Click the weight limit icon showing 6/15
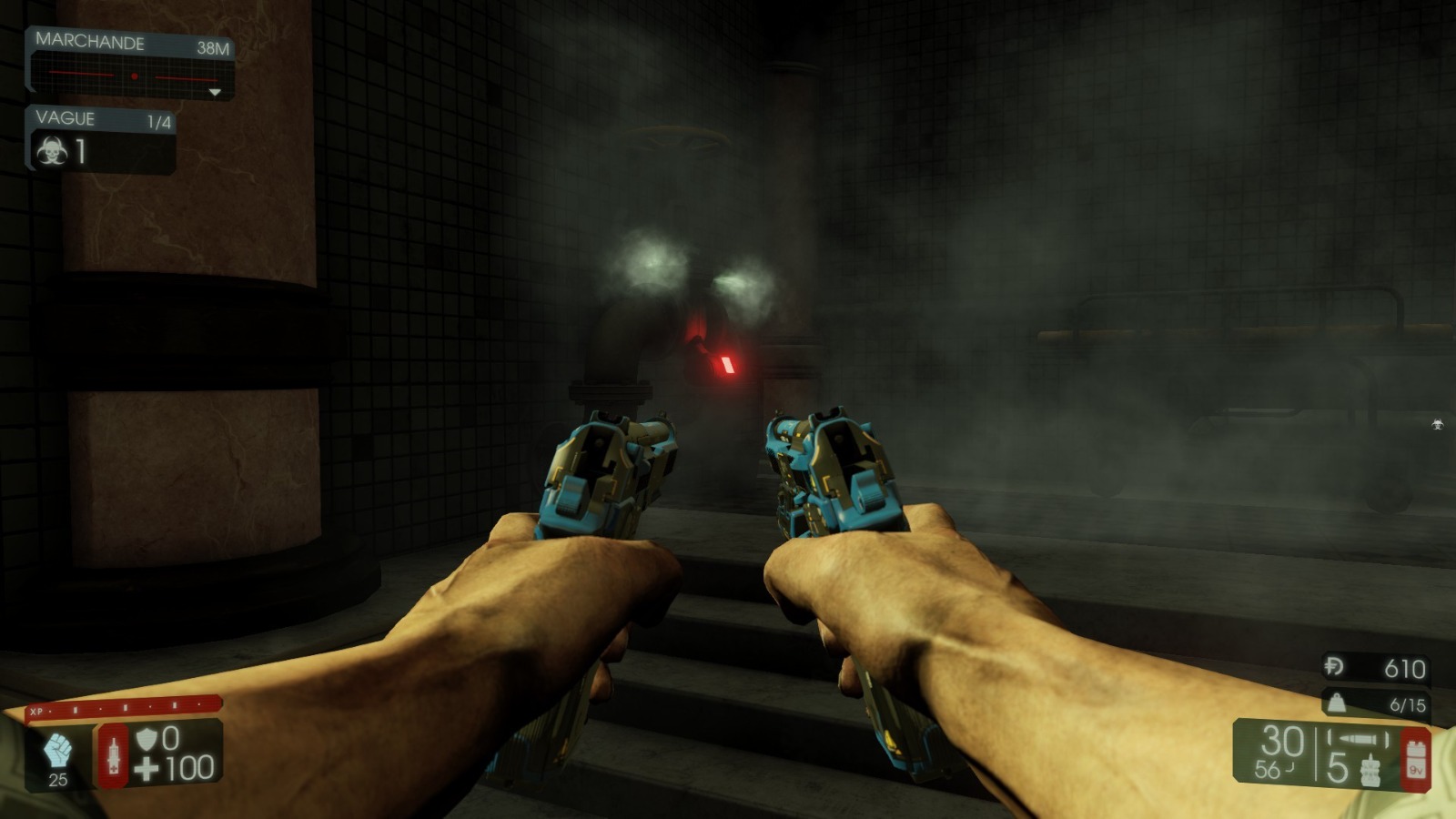 point(1336,703)
